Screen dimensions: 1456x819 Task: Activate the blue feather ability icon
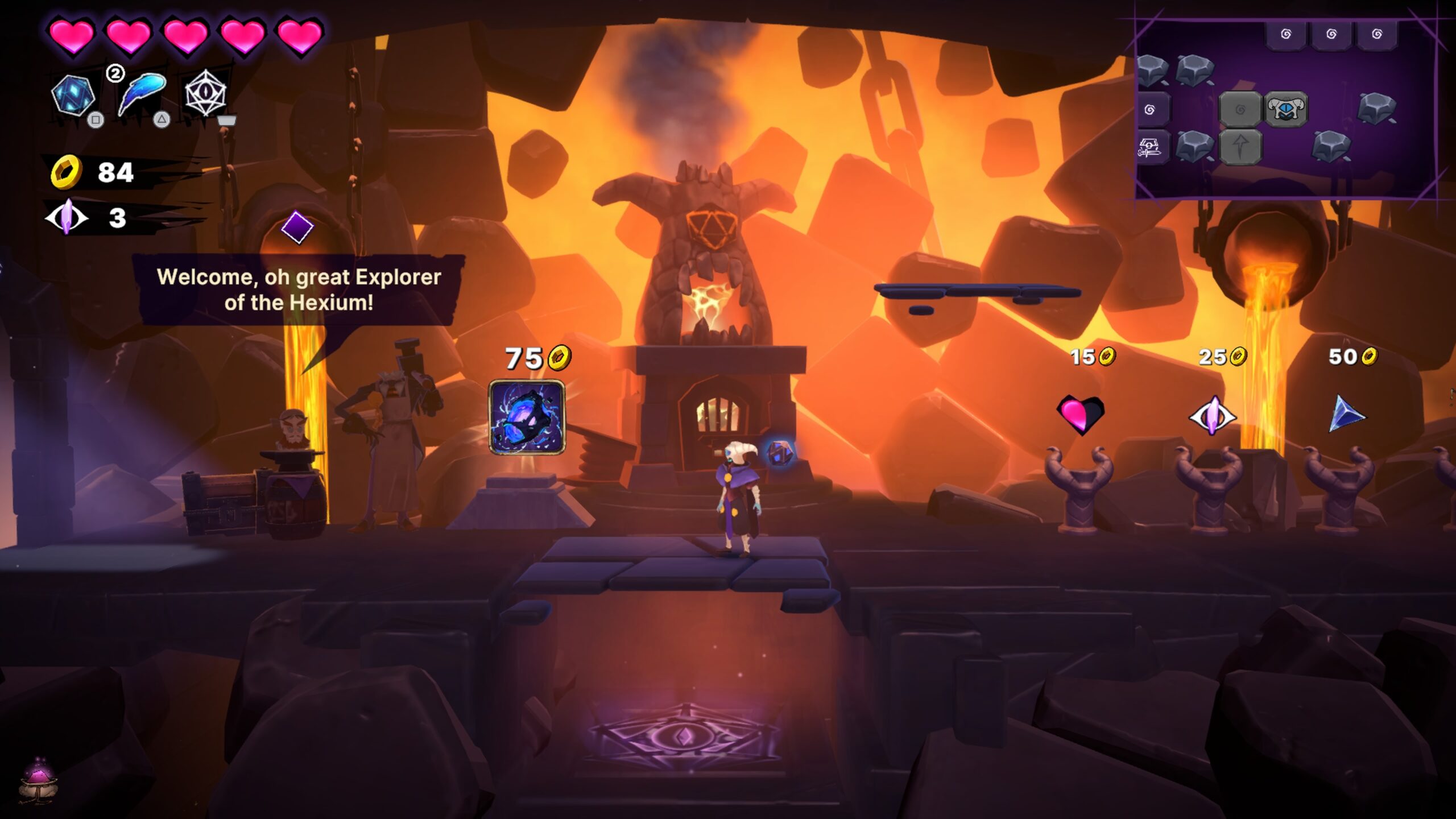pos(142,93)
